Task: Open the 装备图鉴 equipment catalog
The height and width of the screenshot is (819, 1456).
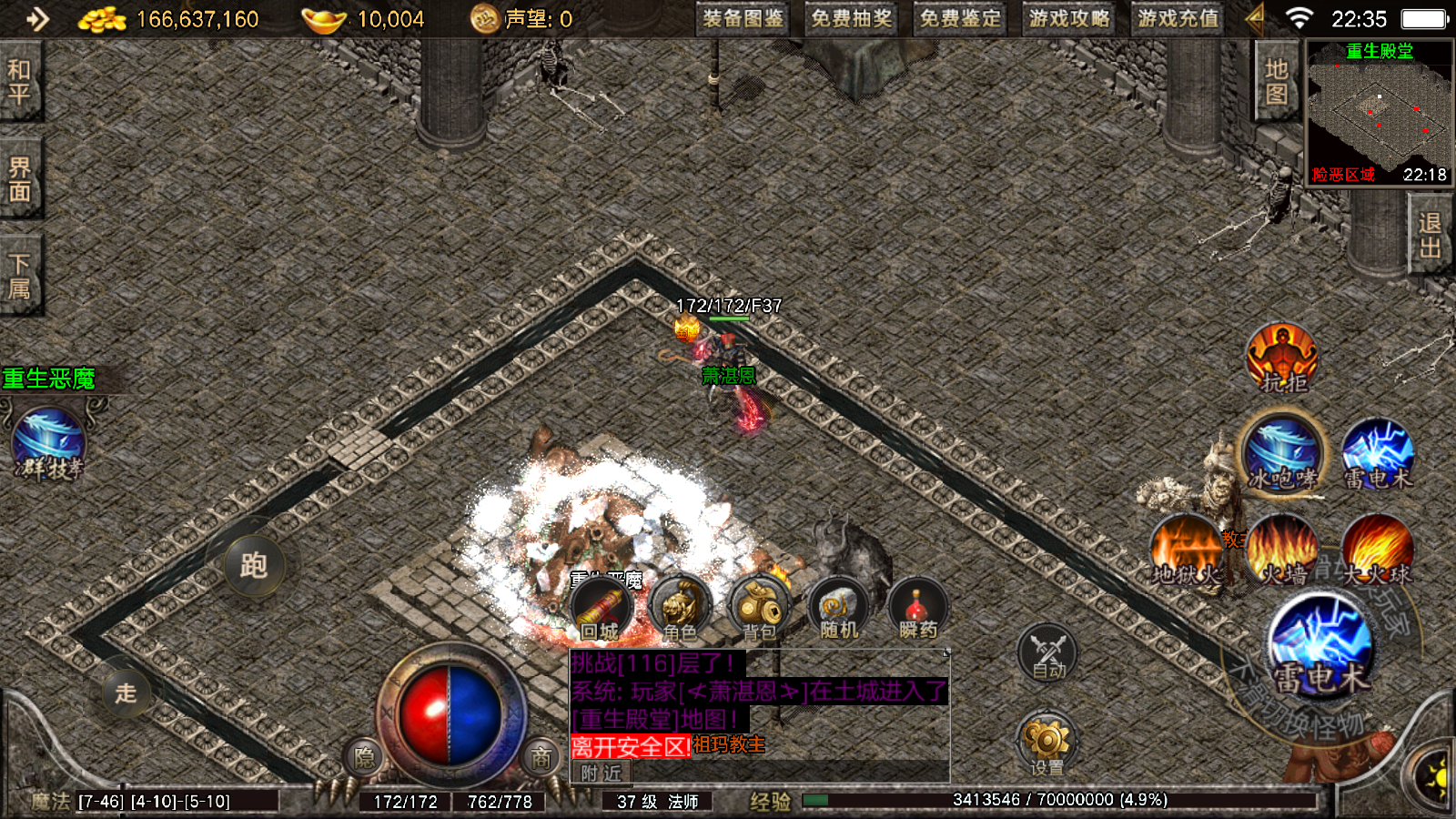Action: click(x=743, y=19)
